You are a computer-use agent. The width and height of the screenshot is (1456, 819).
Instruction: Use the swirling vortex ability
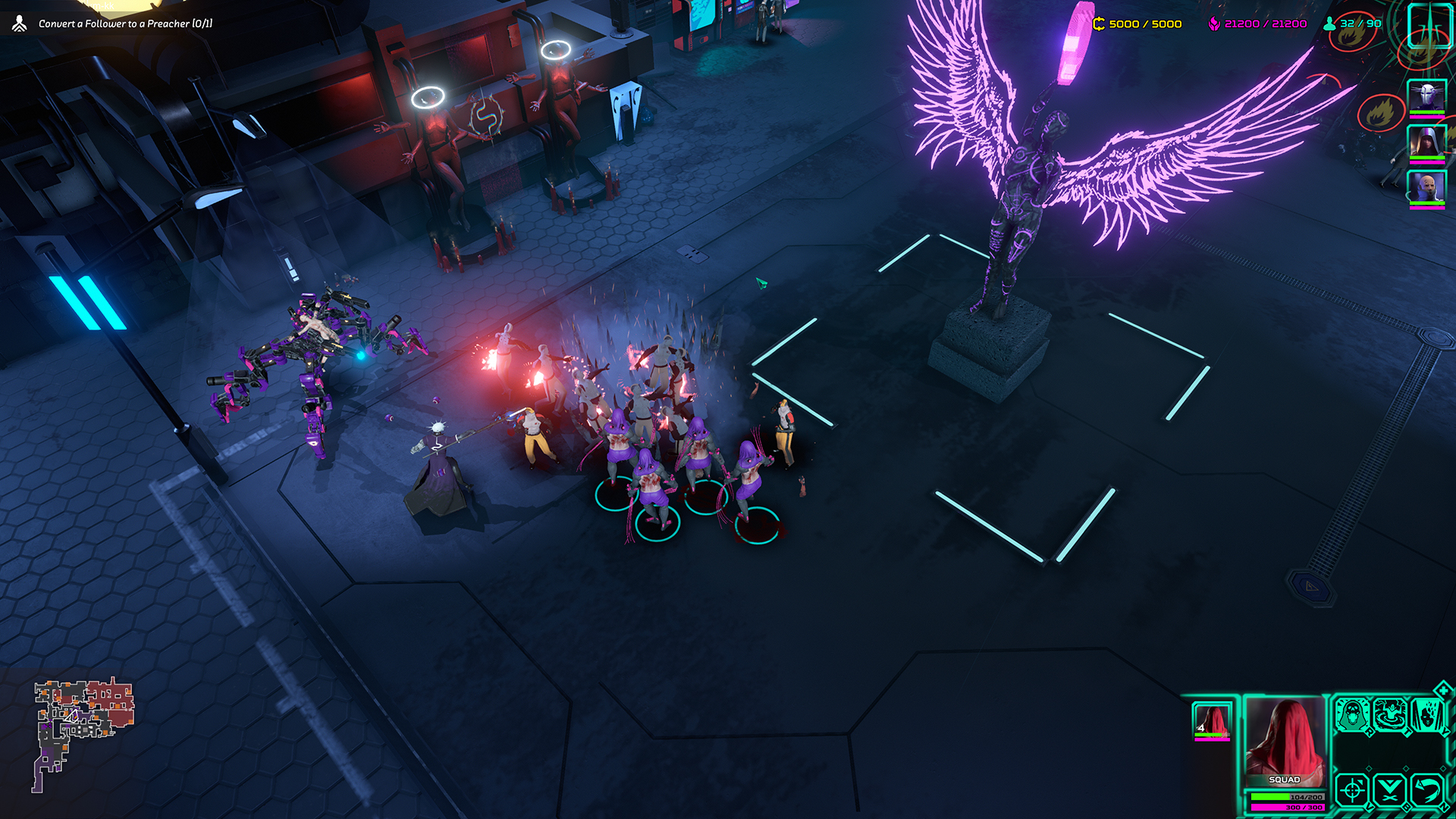click(x=1390, y=715)
